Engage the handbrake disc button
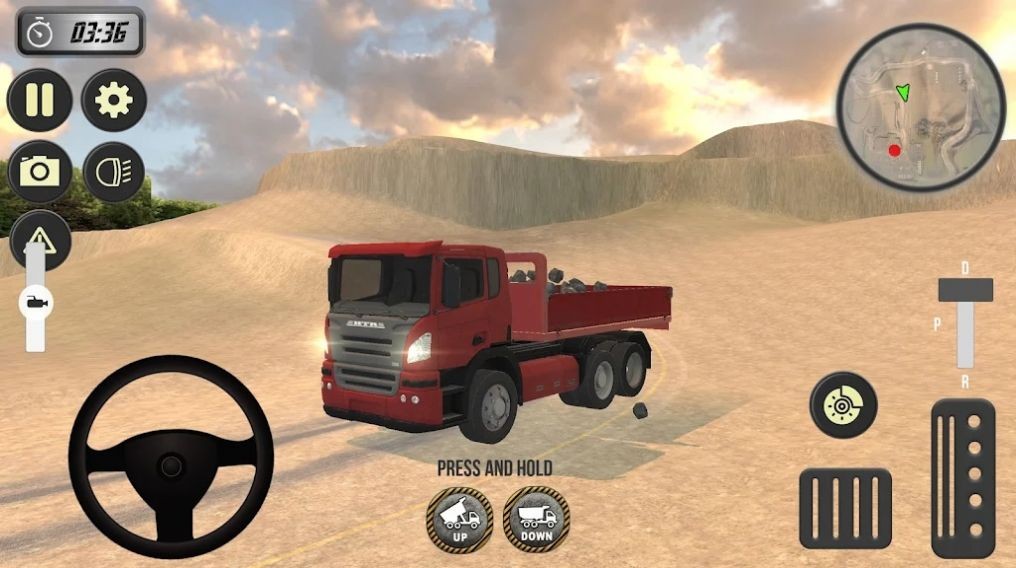The image size is (1016, 568). click(x=843, y=404)
